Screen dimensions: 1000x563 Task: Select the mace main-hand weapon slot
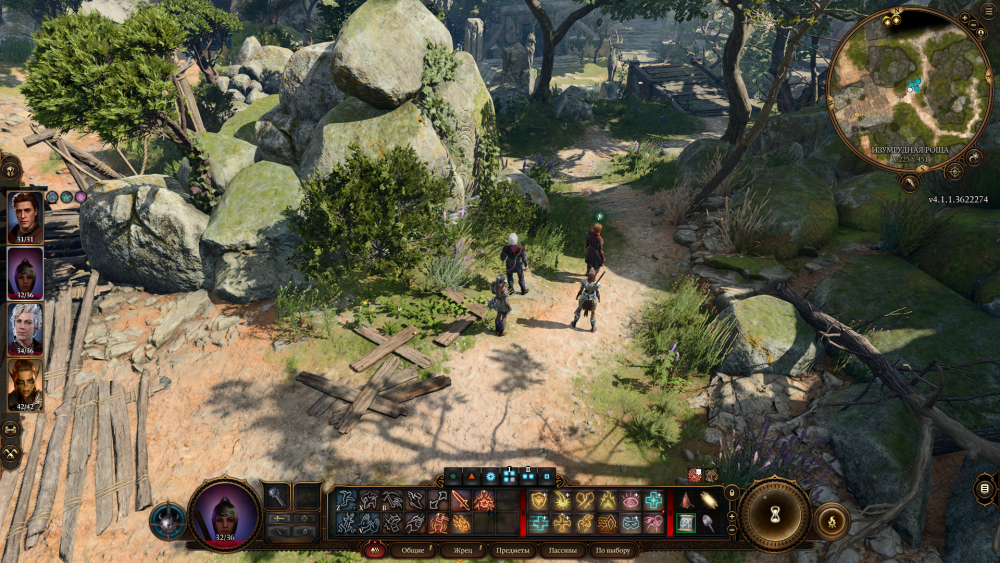click(277, 497)
